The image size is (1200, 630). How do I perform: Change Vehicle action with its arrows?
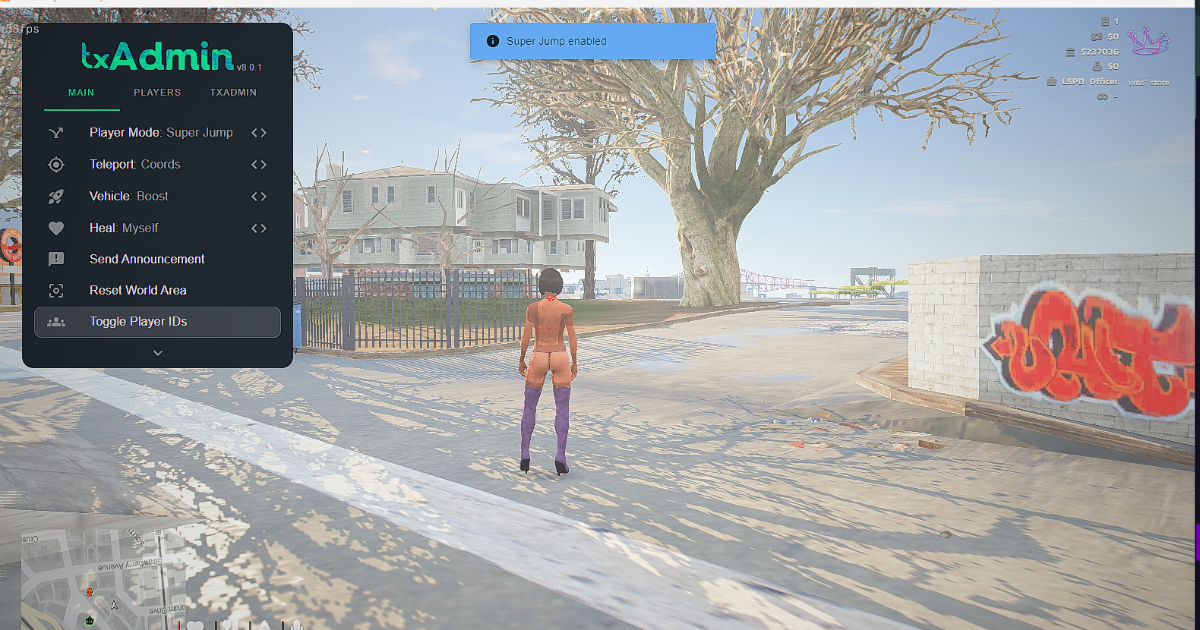coord(259,196)
